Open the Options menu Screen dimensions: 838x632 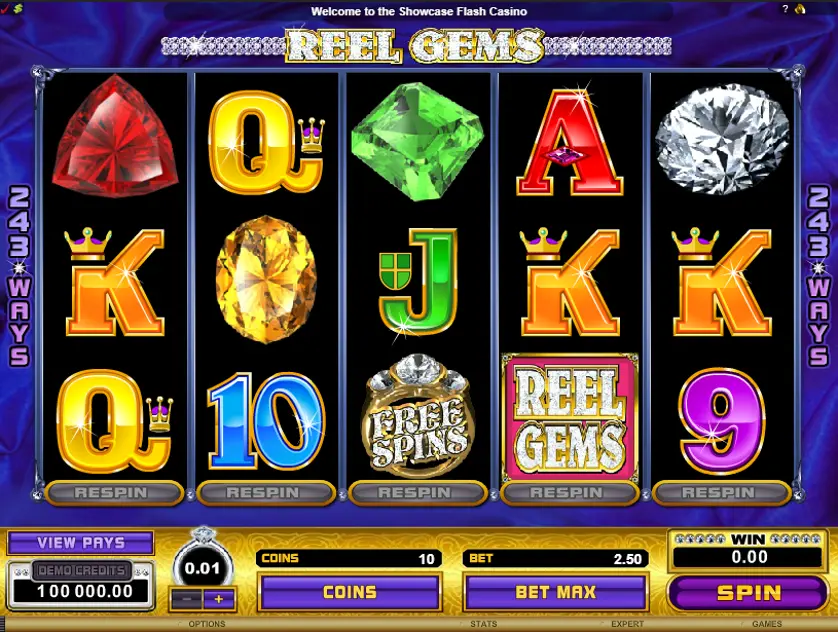pos(207,624)
